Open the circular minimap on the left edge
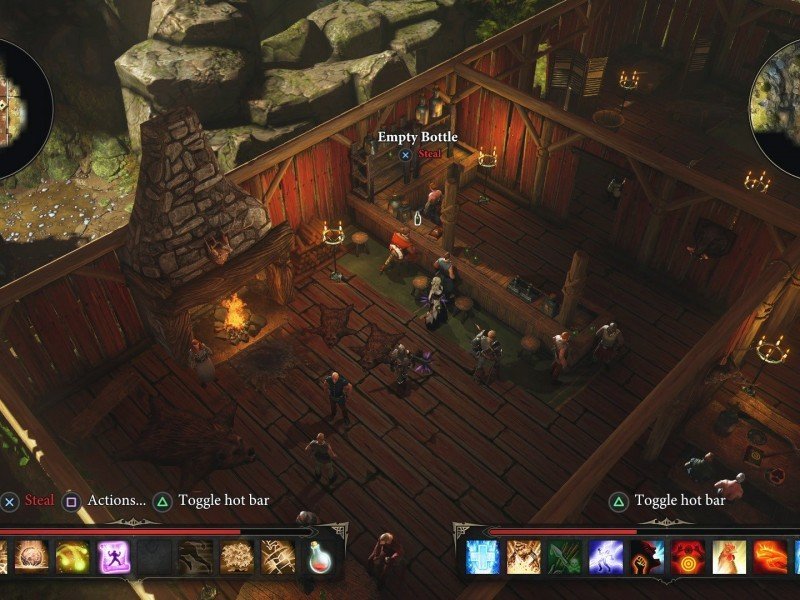Viewport: 800px width, 600px height. [20, 108]
